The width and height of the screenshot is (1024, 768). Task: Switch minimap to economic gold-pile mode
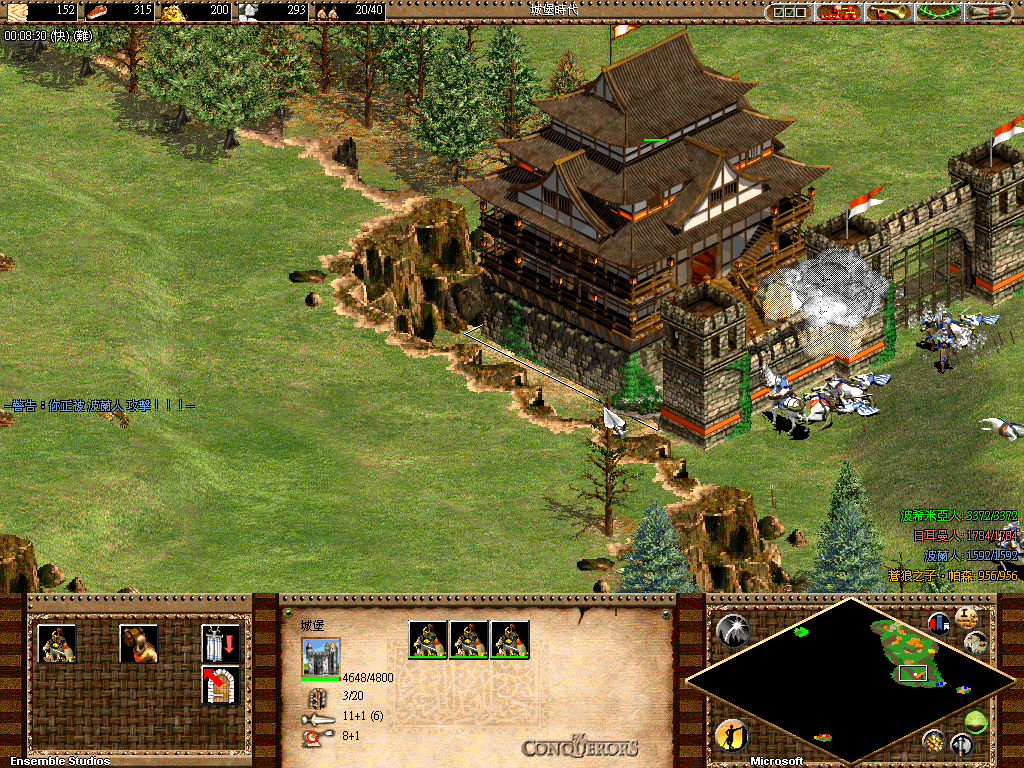click(x=934, y=741)
